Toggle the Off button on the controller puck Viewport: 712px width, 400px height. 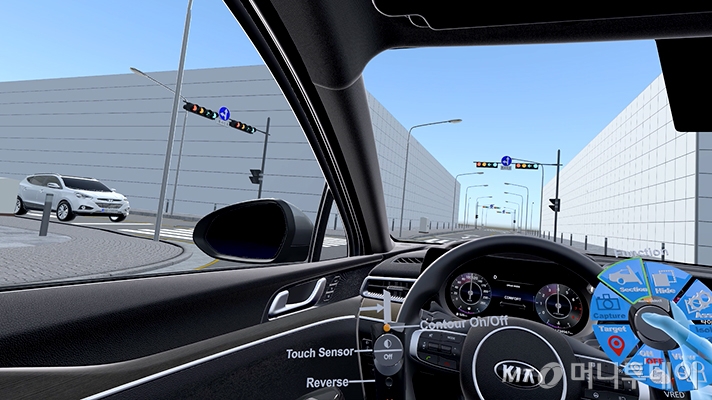coord(388,354)
